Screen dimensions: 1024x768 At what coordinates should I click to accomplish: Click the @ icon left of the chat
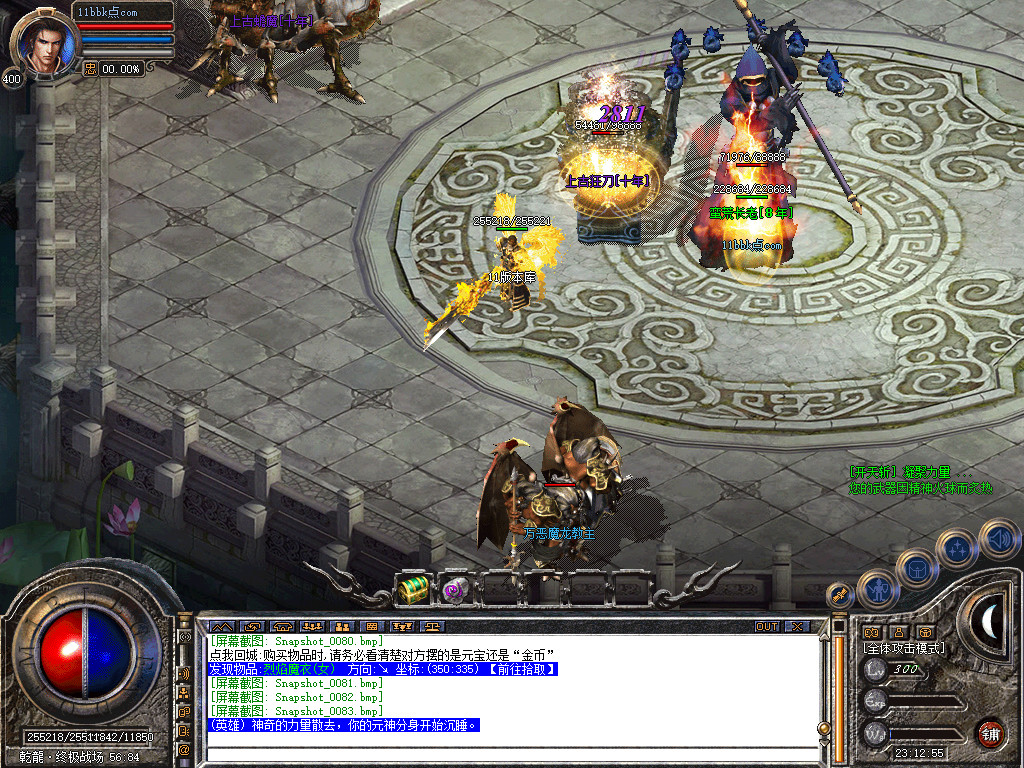(x=184, y=748)
